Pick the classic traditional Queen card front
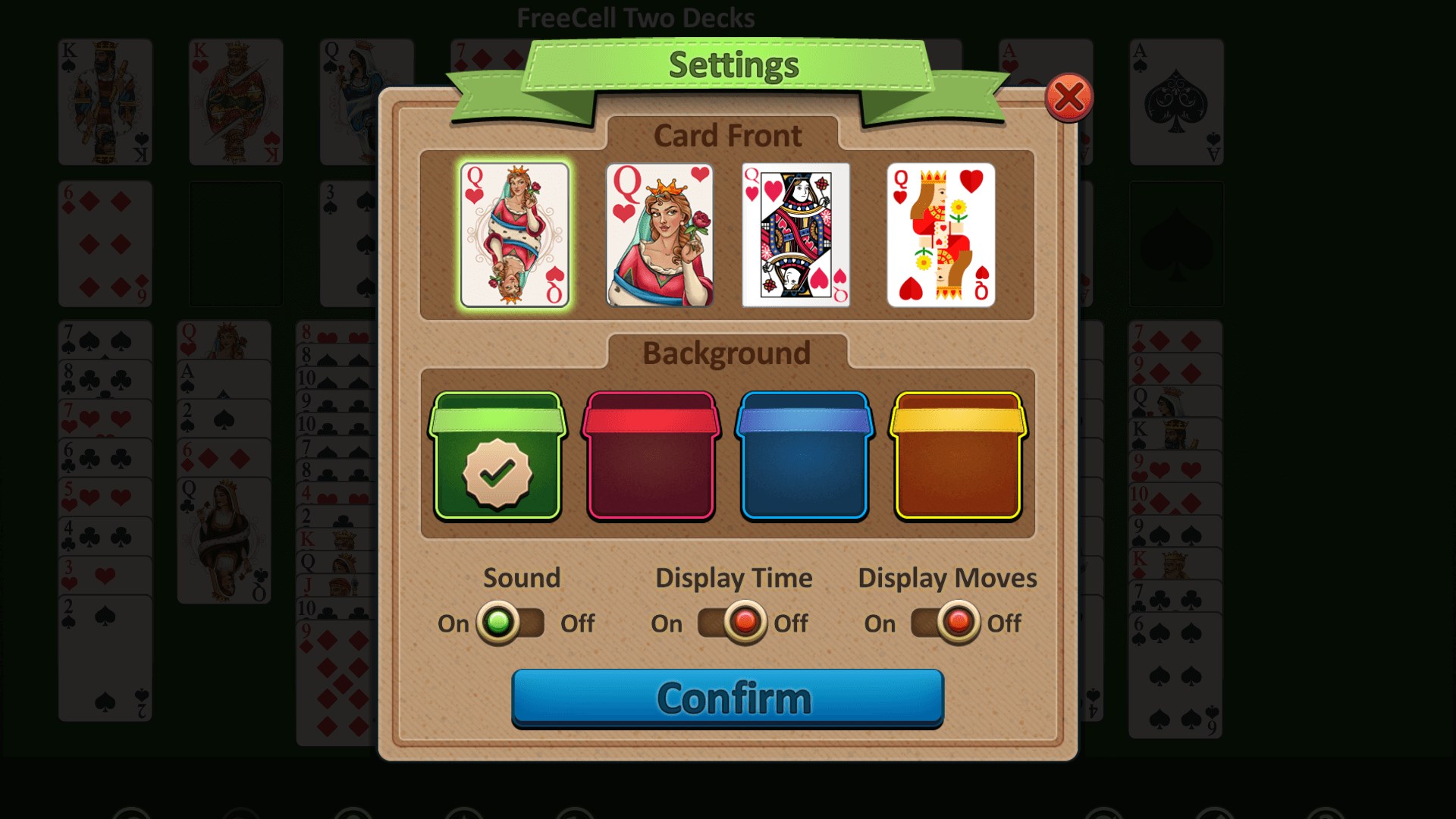 point(796,235)
